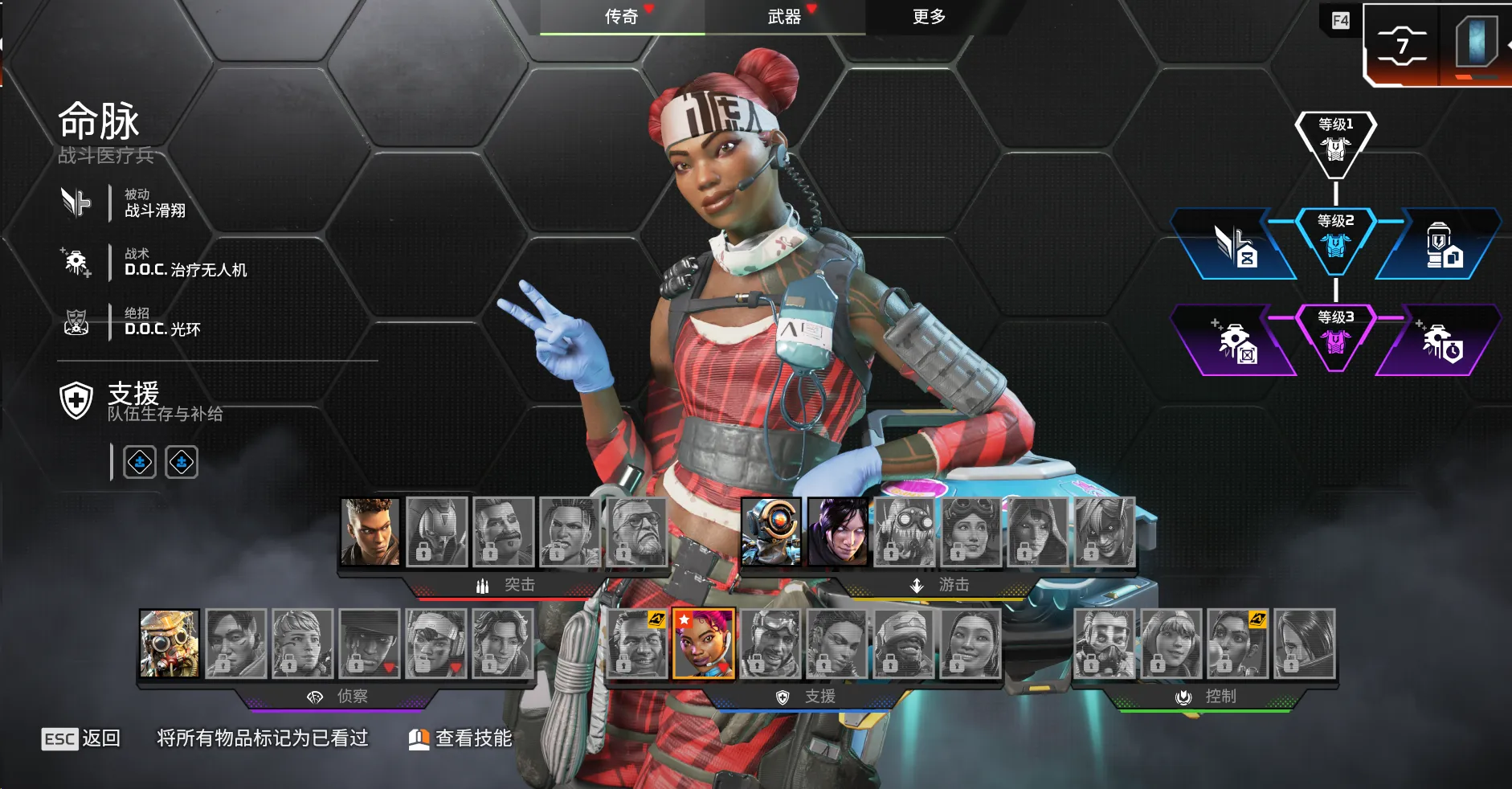
Task: Pick the Pathfinder robot portrait
Action: (771, 531)
